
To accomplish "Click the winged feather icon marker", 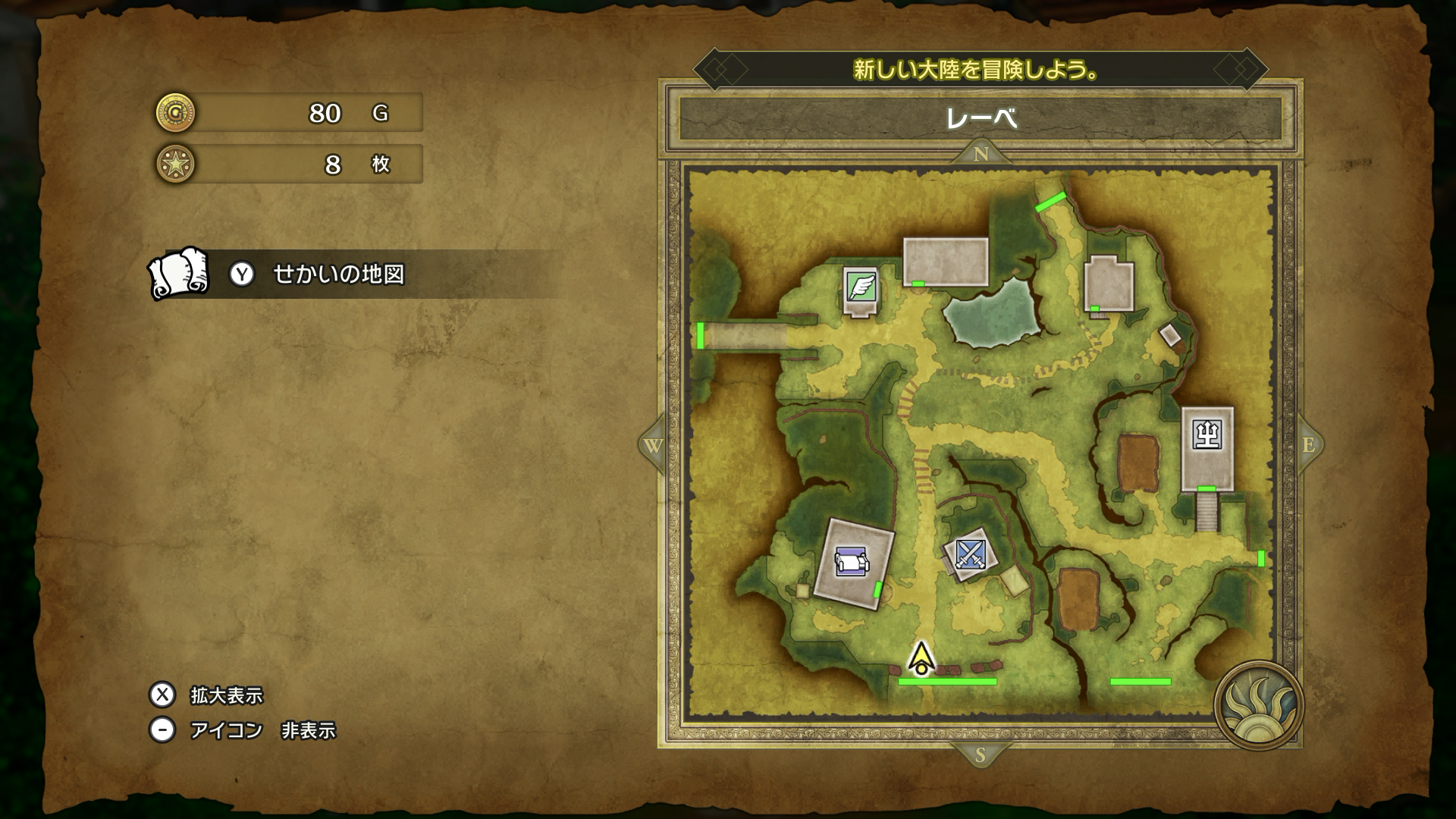I will pos(861,287).
